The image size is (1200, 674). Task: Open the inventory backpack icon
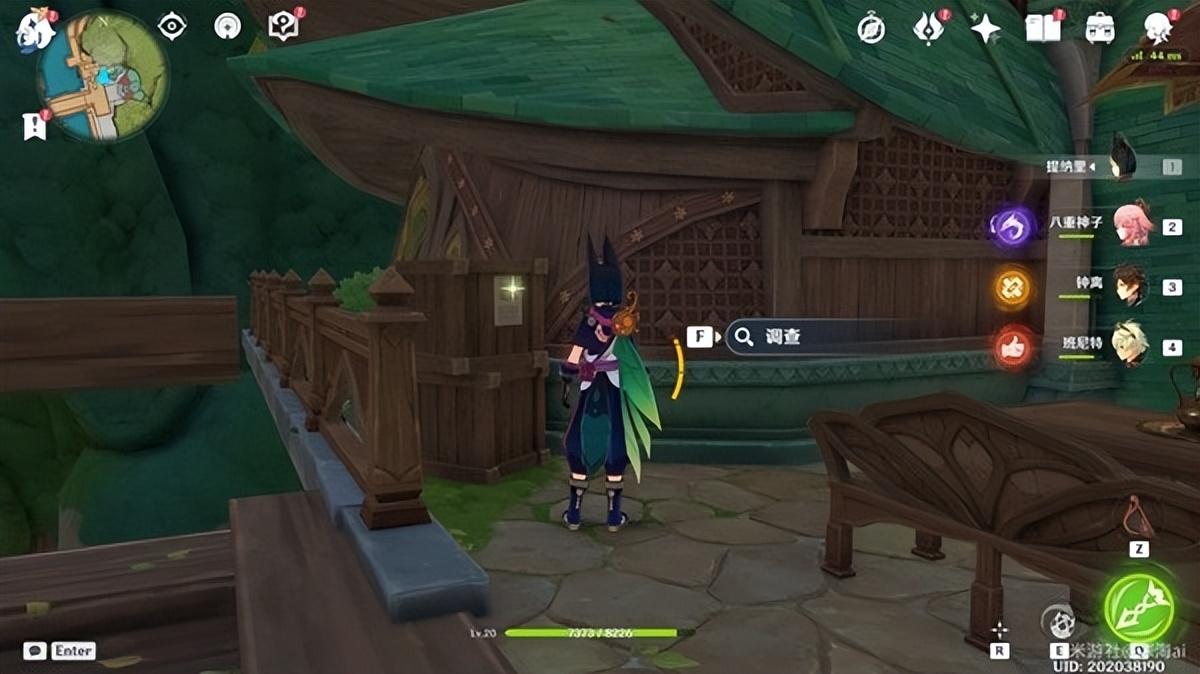1100,29
